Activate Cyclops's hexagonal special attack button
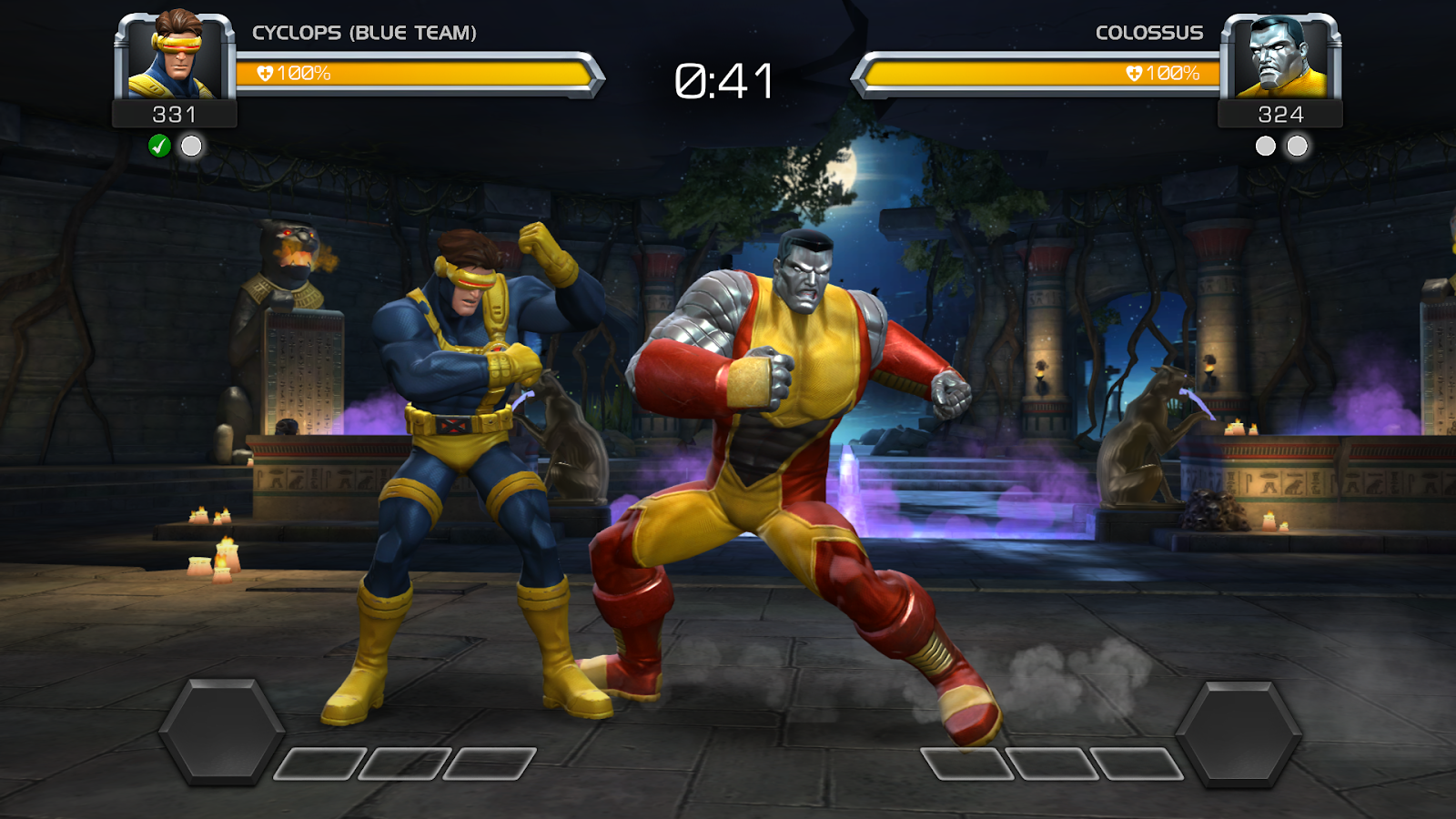 221,730
